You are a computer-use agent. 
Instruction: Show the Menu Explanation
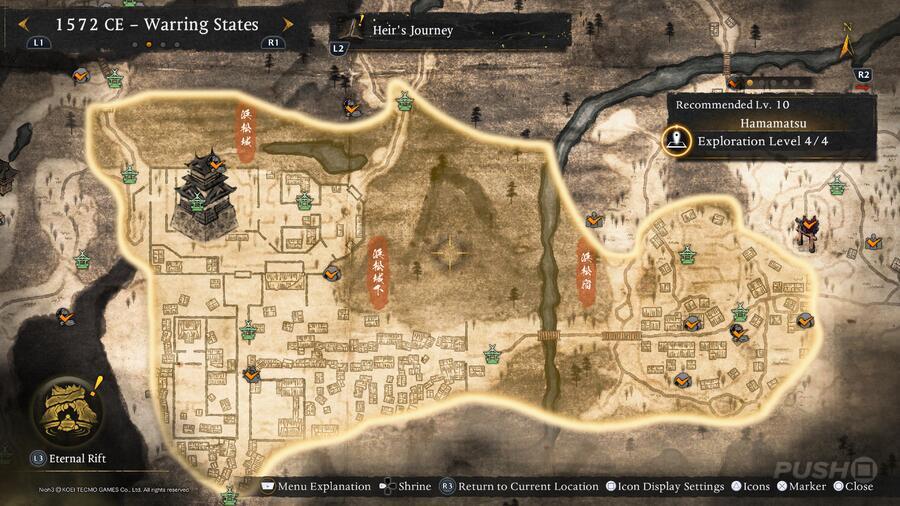tap(315, 487)
